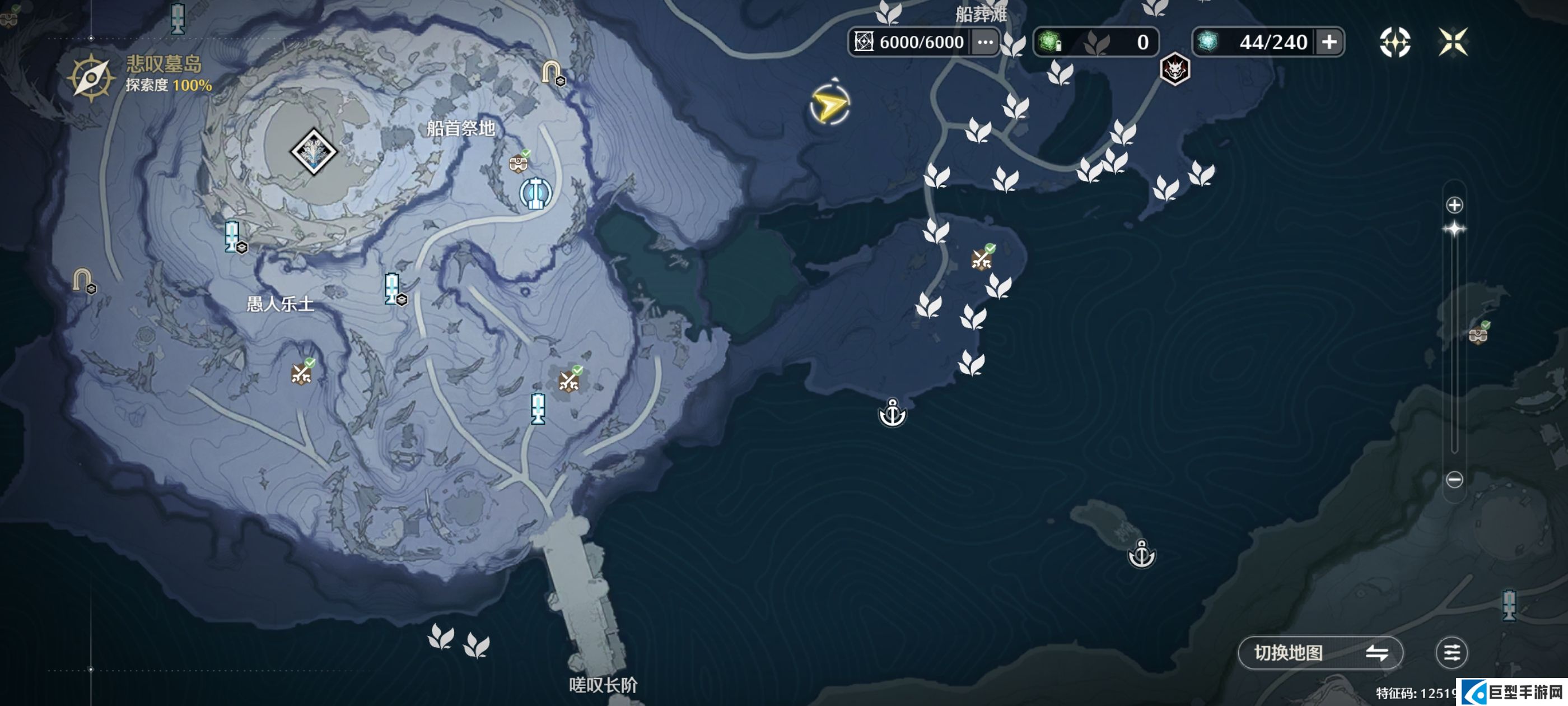Select the diamond-shaped landmark marker on the island
Viewport: 1568px width, 706px height.
[314, 151]
